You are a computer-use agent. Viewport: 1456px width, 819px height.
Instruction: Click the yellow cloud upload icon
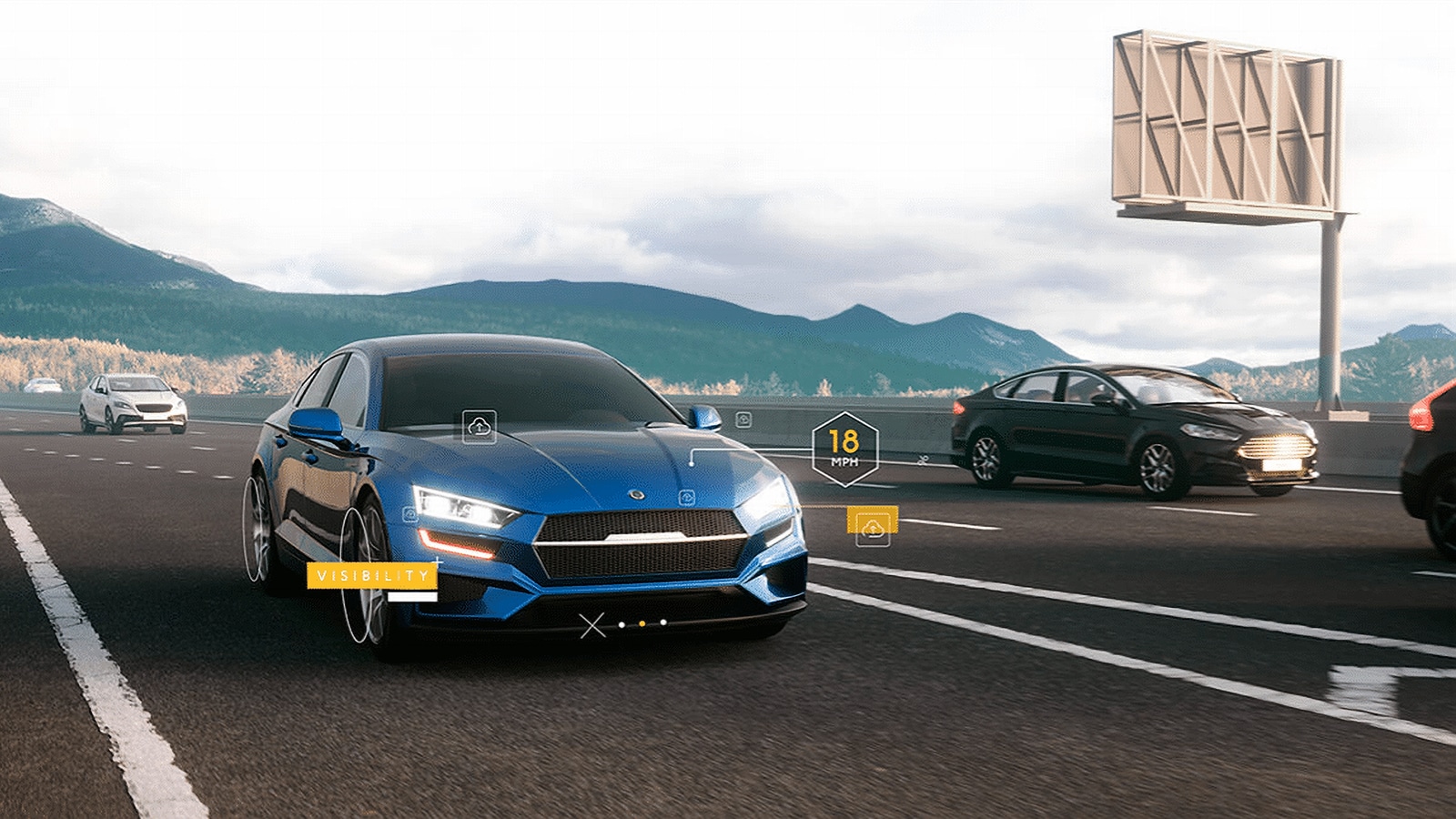click(x=873, y=528)
